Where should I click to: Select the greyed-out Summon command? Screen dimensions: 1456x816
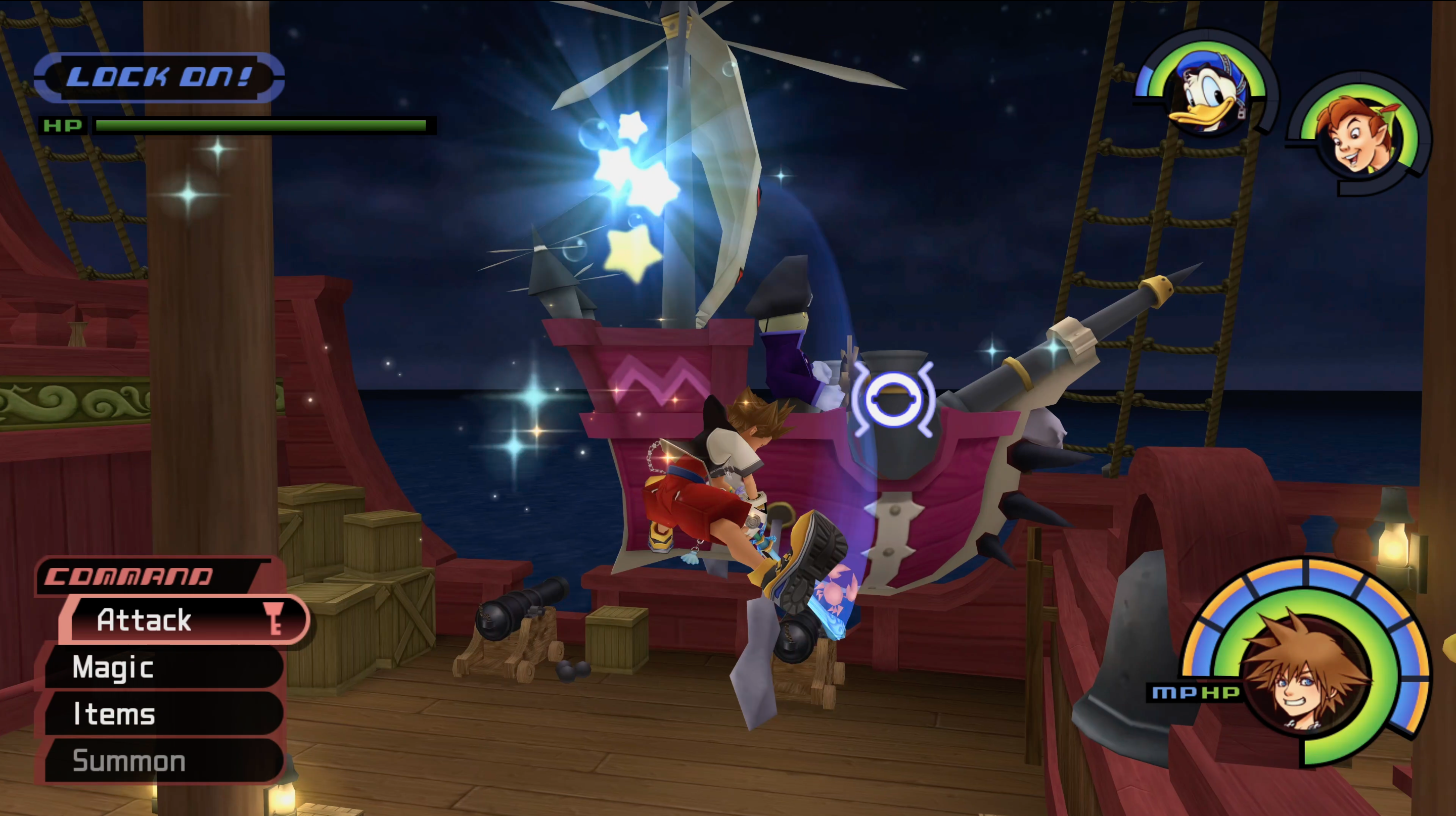[164, 761]
